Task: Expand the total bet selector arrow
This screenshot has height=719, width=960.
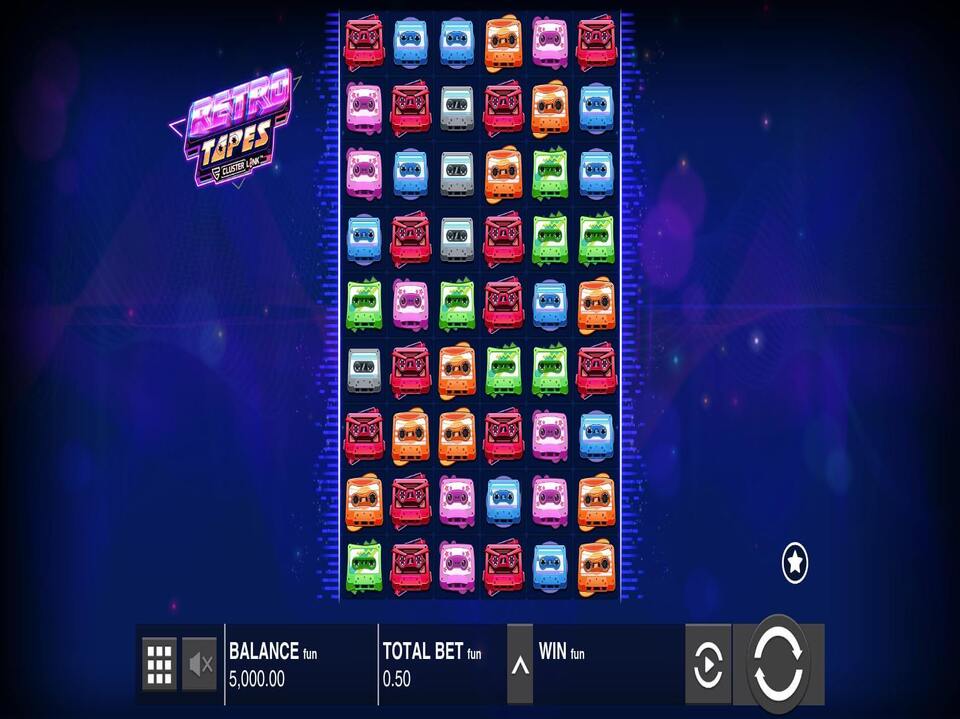Action: (x=520, y=664)
